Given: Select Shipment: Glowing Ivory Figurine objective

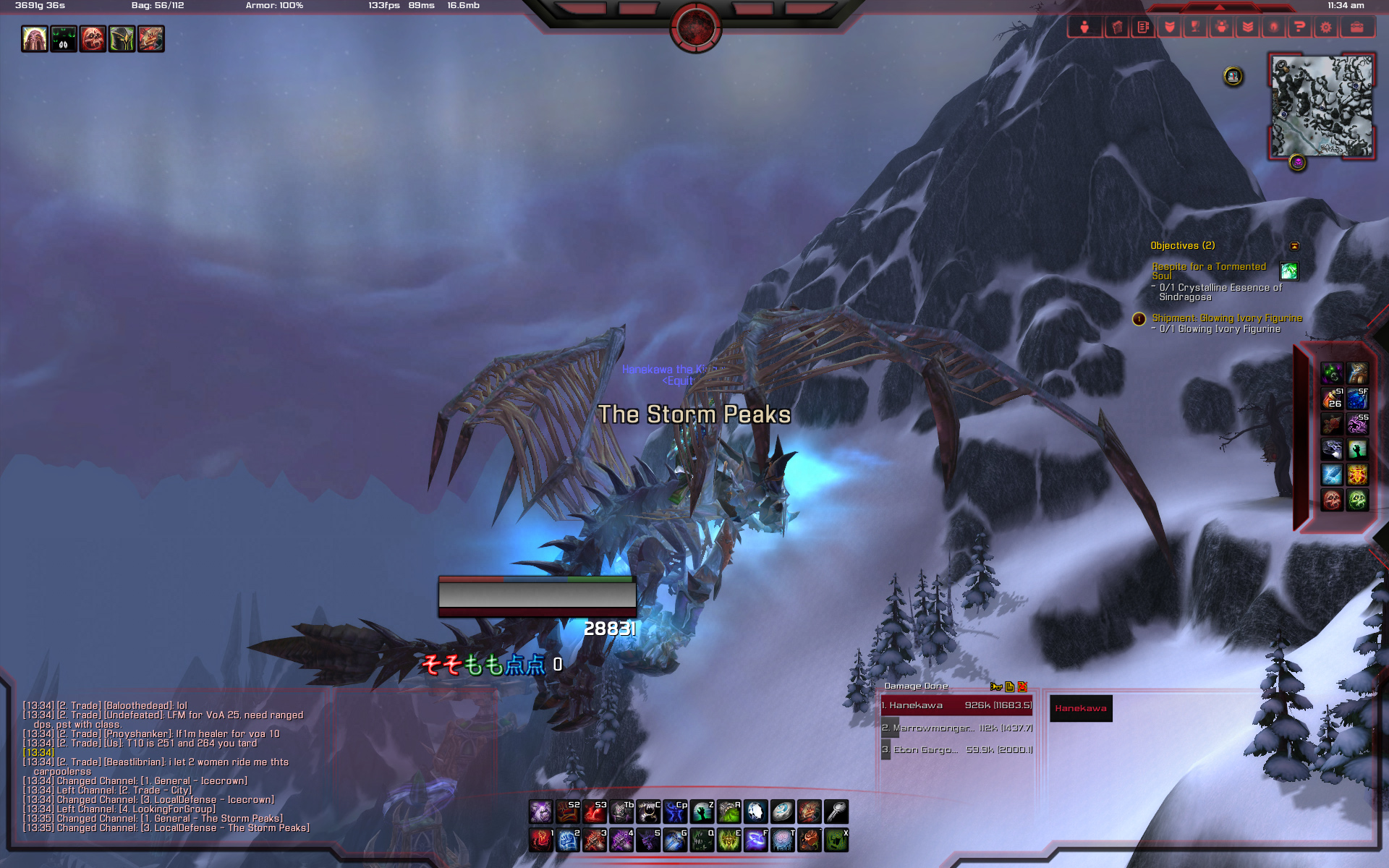Looking at the screenshot, I should click(x=1226, y=318).
